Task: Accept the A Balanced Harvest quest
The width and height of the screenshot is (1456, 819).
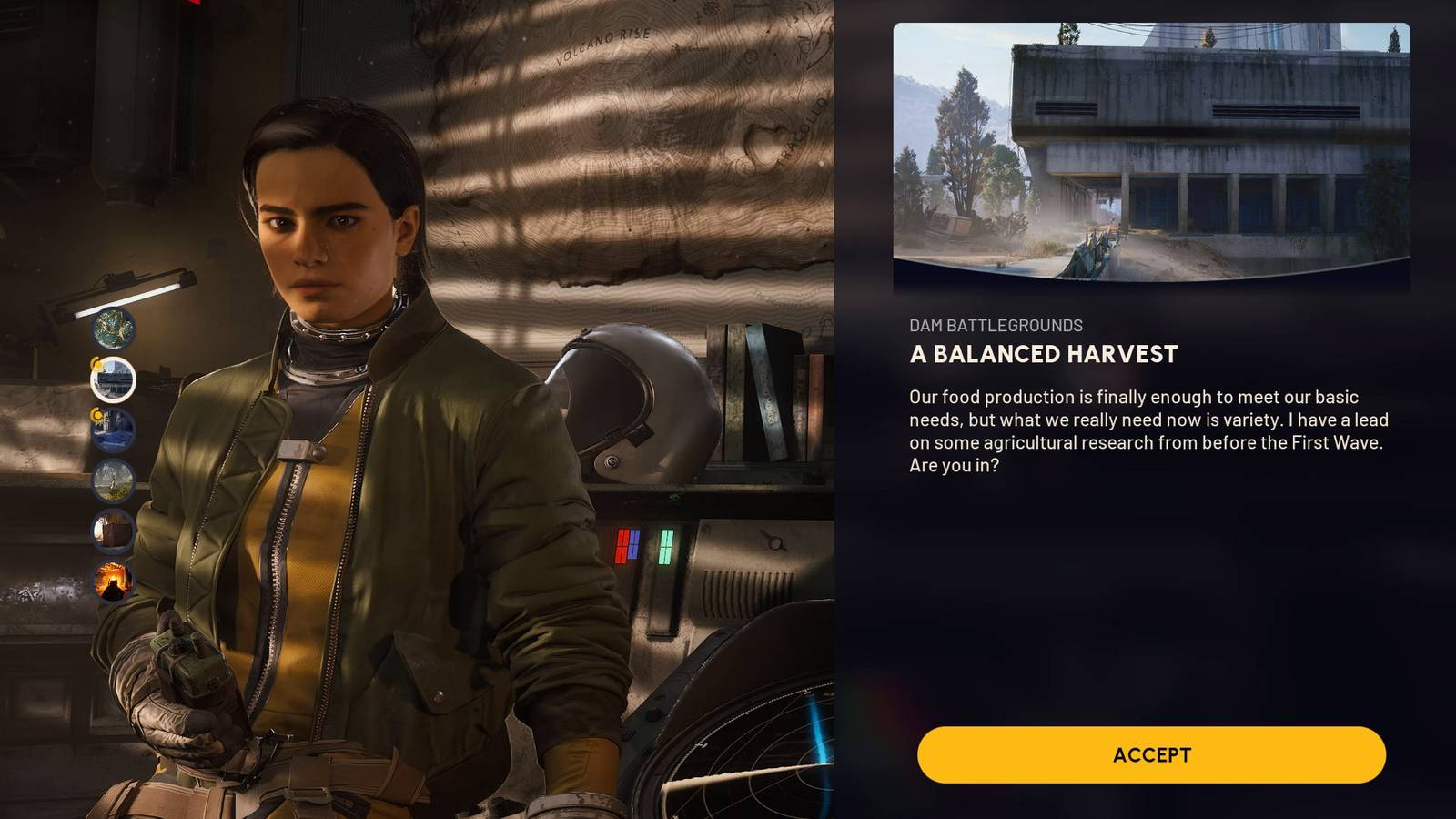Action: tap(1151, 754)
